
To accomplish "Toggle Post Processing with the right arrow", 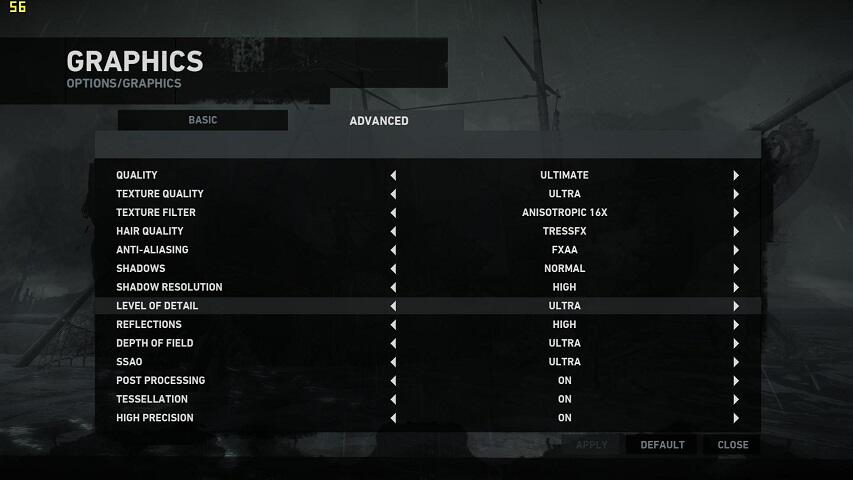I will click(x=736, y=381).
